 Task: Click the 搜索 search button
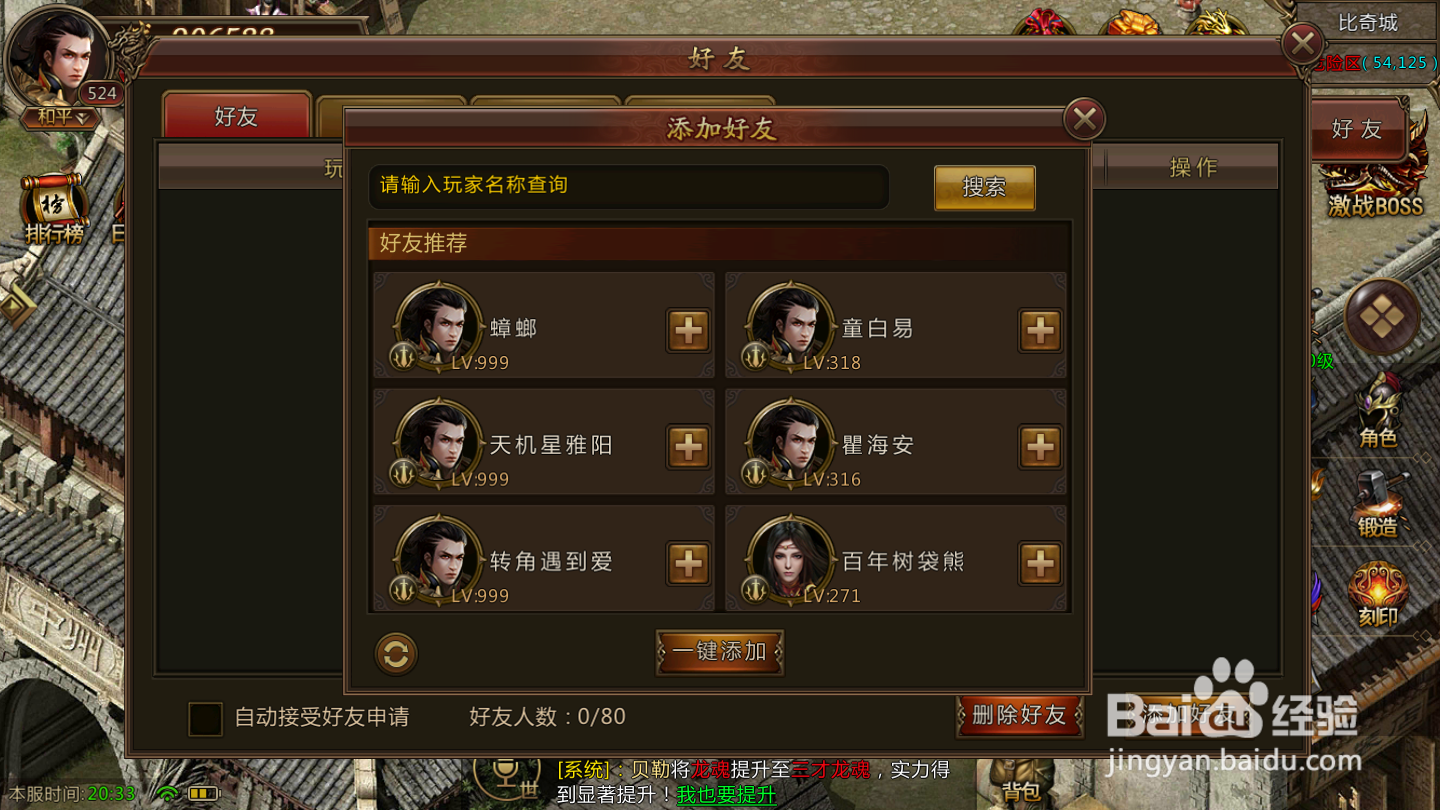pos(984,188)
